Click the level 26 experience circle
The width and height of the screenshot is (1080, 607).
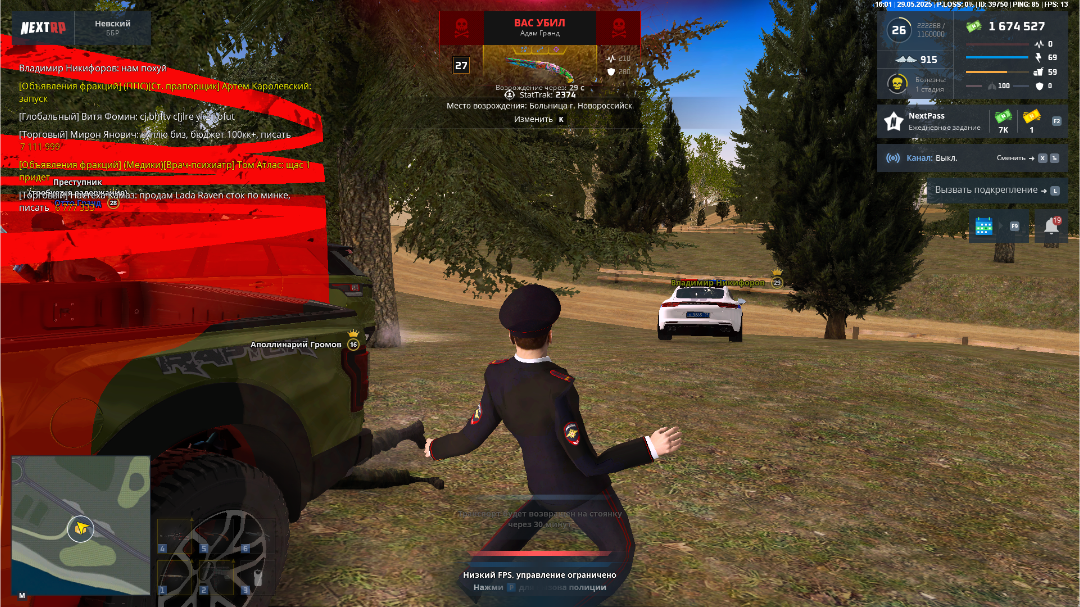click(x=898, y=30)
